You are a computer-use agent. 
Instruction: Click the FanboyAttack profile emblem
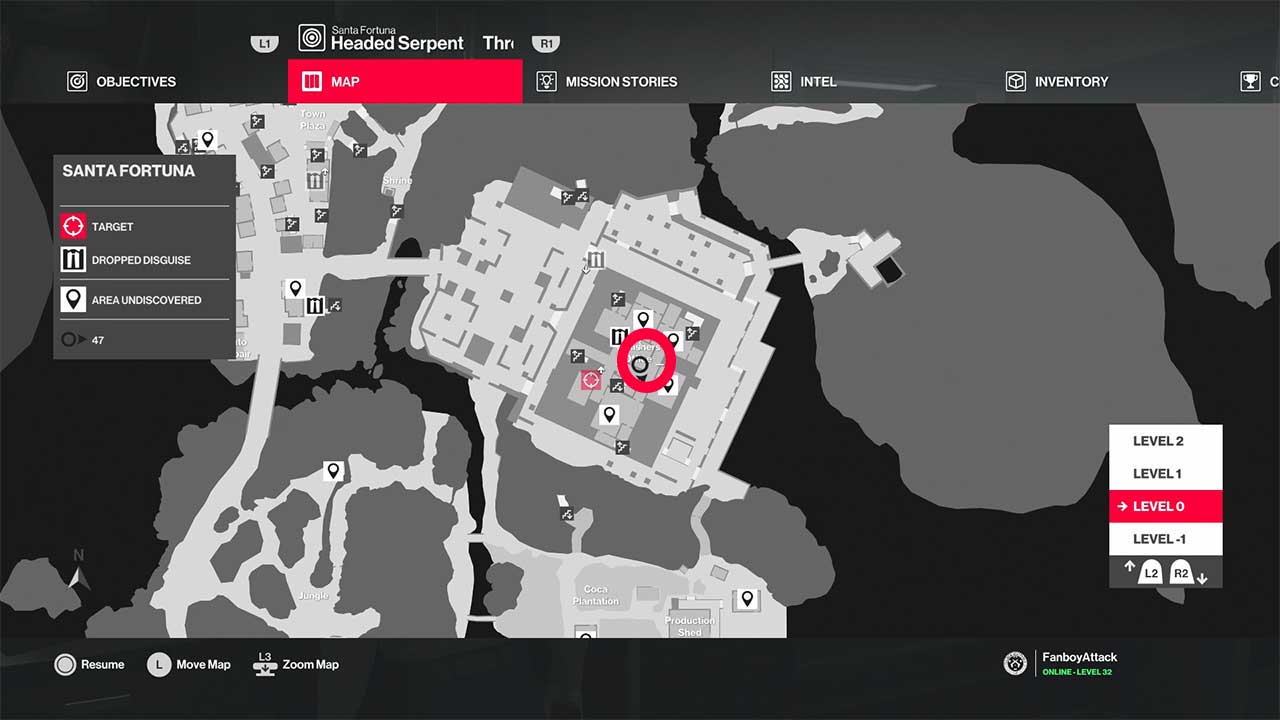click(x=1014, y=663)
